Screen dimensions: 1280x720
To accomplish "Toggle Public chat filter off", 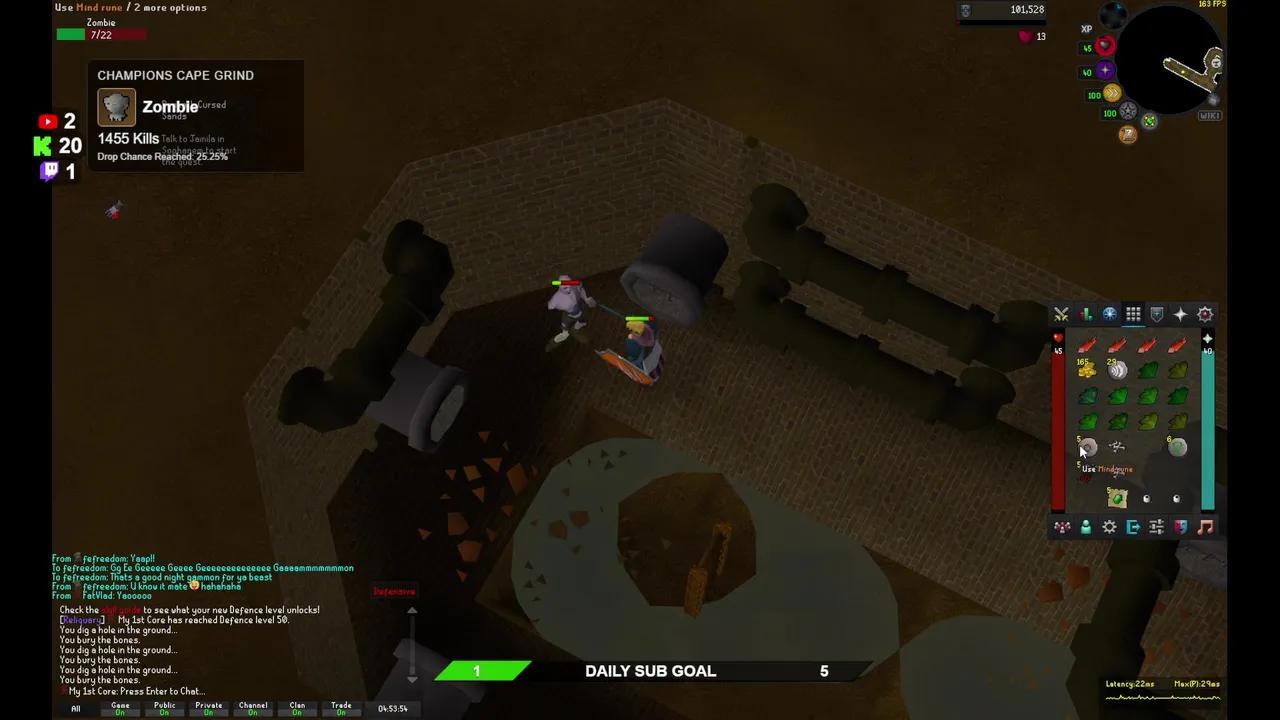I will [x=165, y=707].
